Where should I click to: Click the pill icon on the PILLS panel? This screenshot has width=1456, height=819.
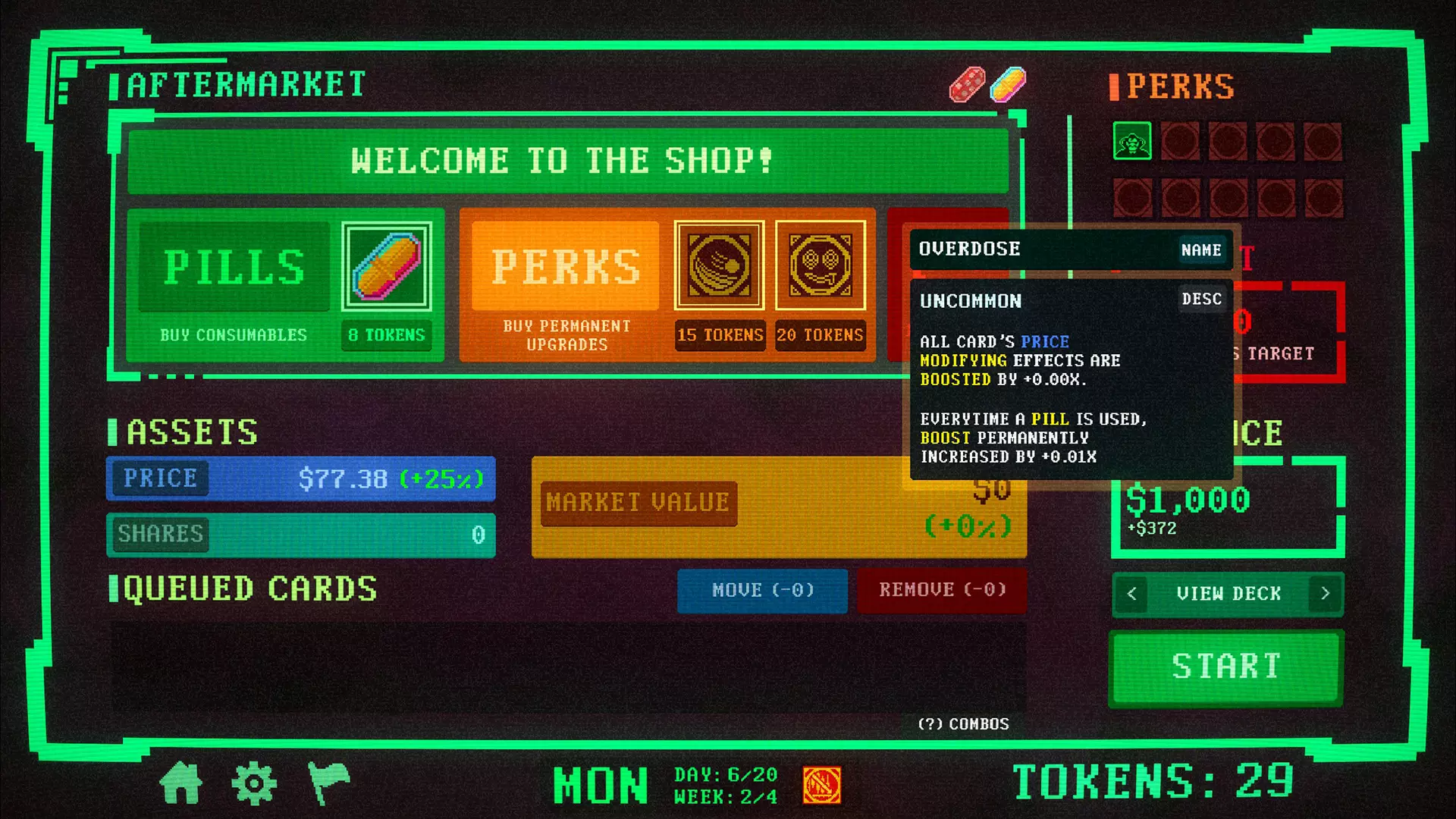point(387,267)
